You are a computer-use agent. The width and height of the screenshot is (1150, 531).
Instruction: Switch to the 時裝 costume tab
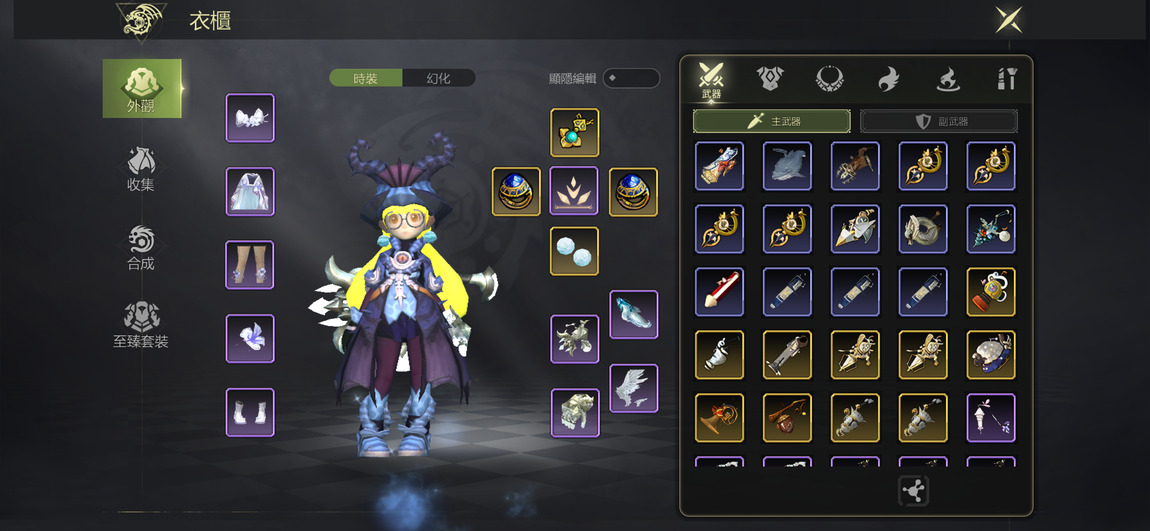(366, 78)
